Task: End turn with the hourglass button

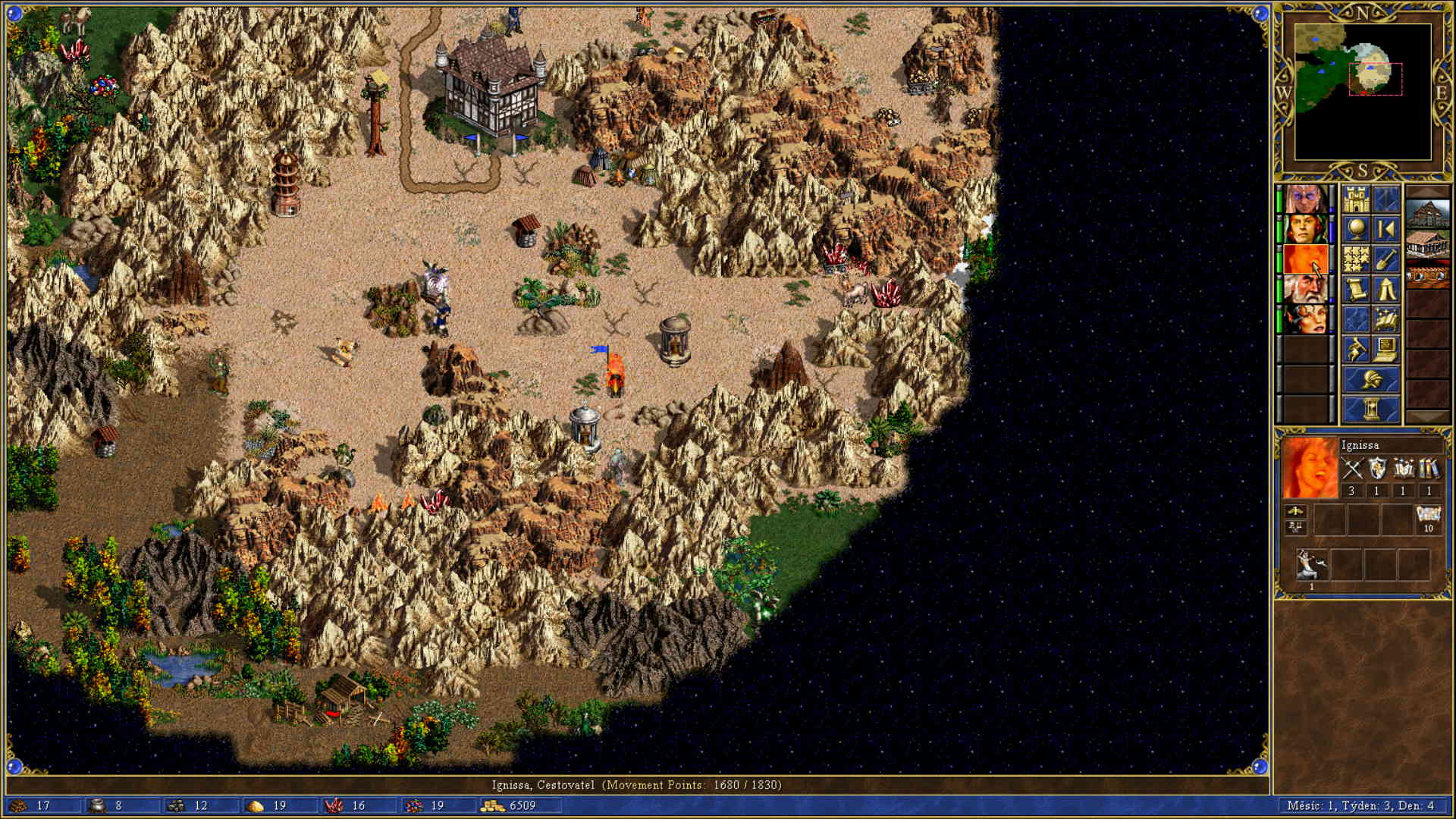Action: click(1371, 409)
